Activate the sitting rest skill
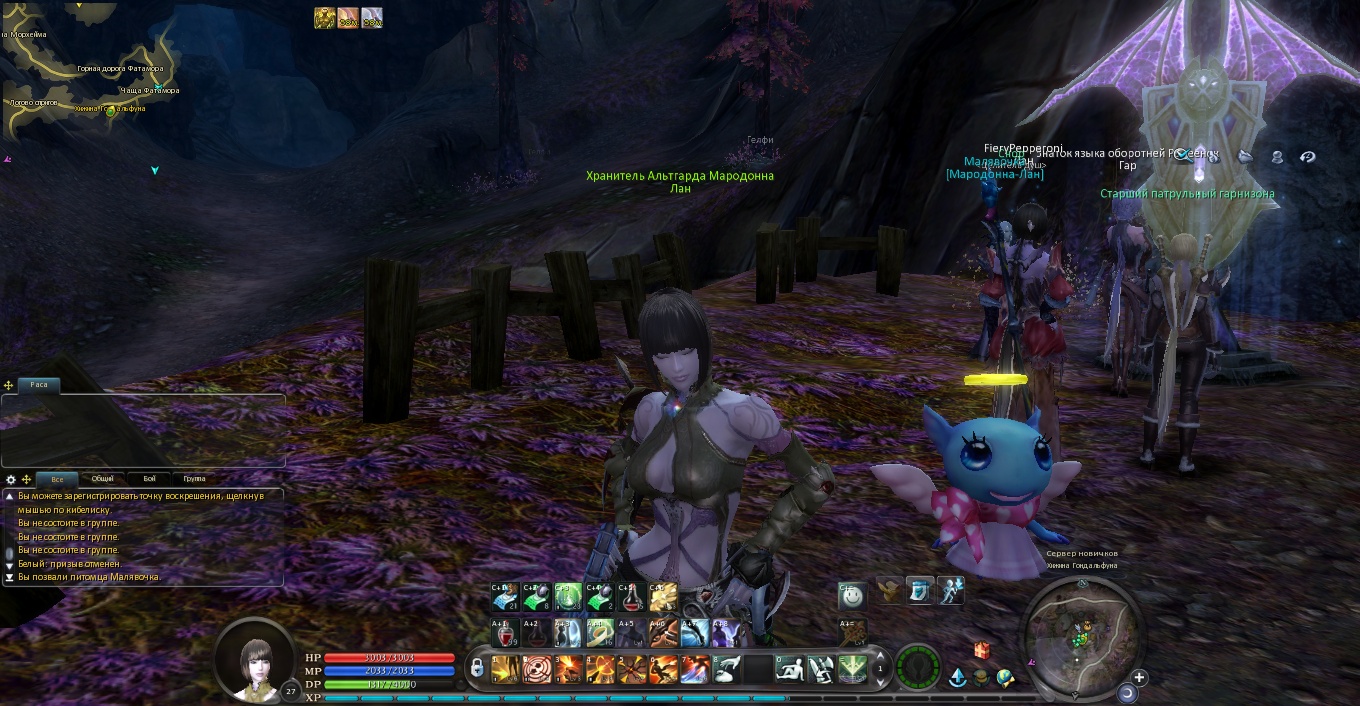The width and height of the screenshot is (1360, 706). [x=790, y=668]
